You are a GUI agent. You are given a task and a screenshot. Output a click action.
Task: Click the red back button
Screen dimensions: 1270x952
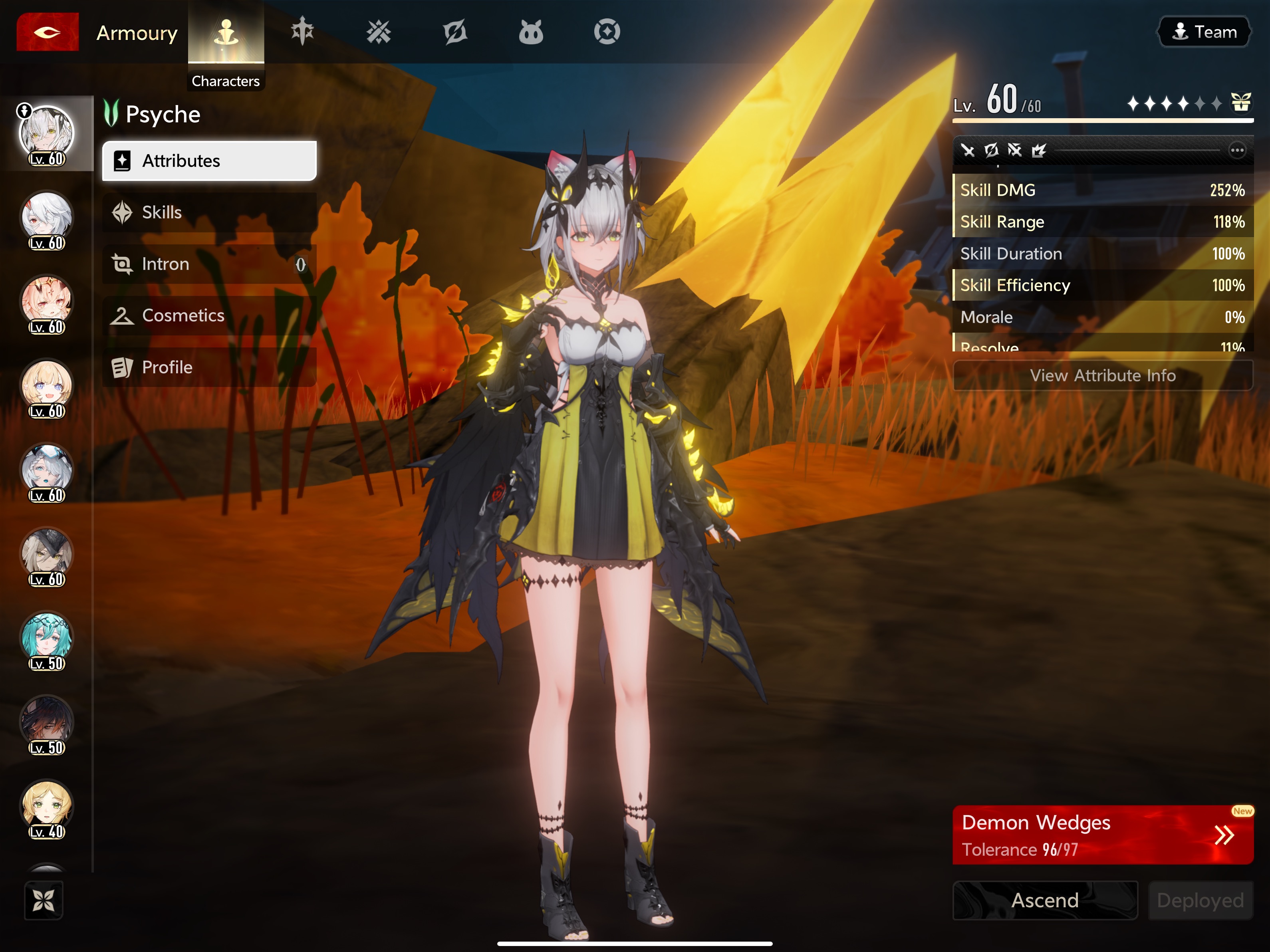[47, 32]
